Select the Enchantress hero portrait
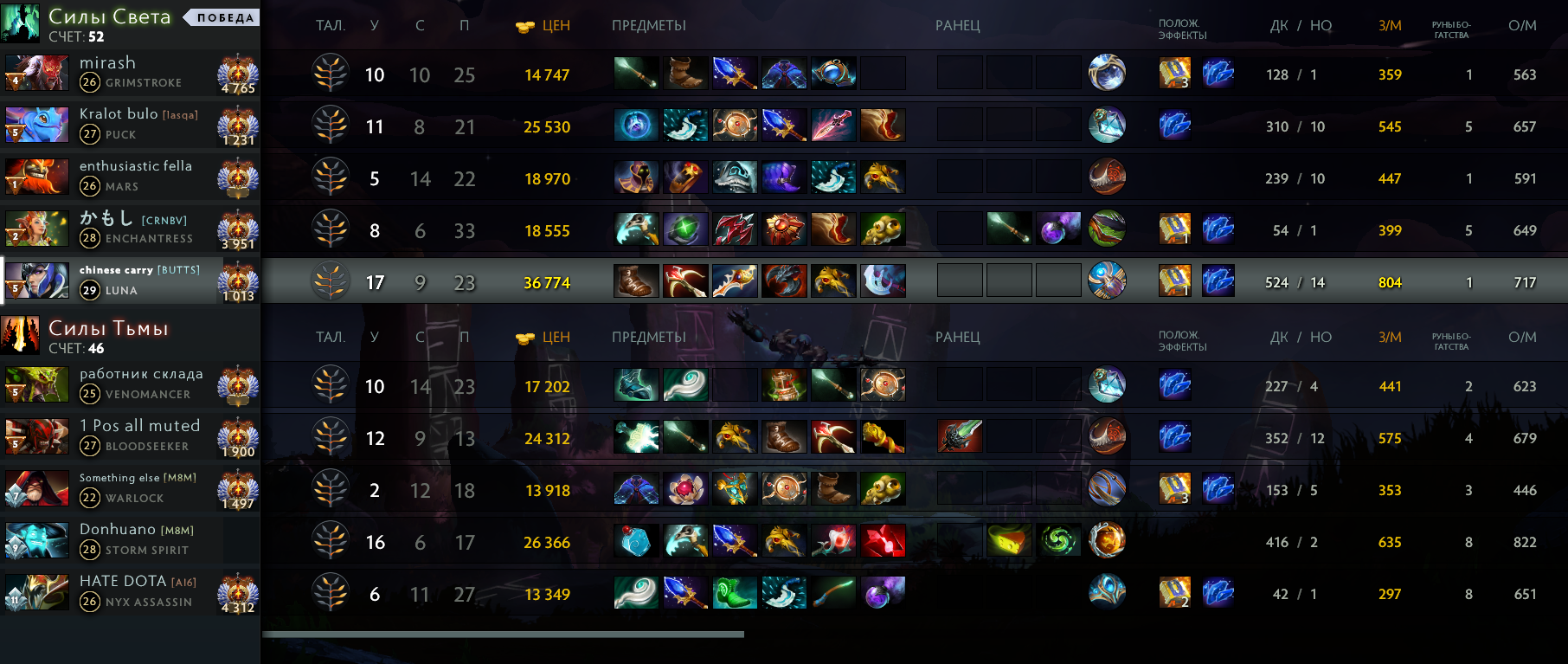Screen dimensions: 1568x664 (36, 229)
